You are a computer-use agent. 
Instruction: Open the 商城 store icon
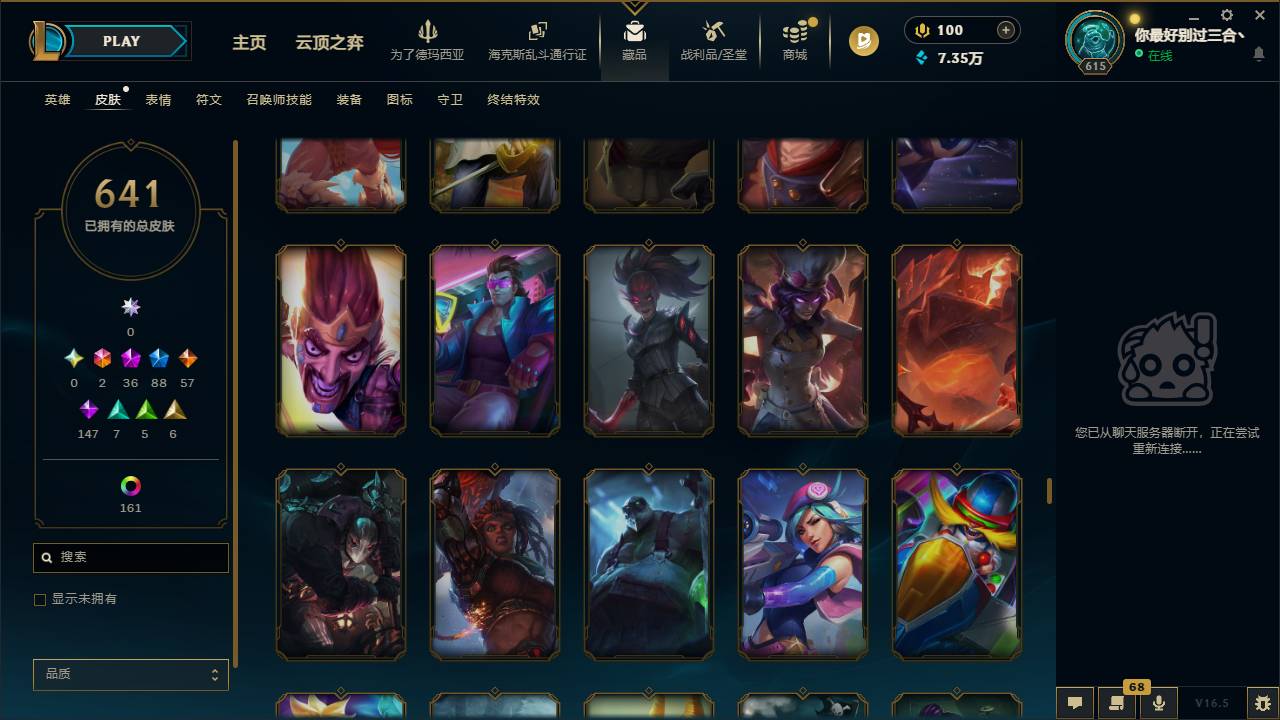point(794,40)
